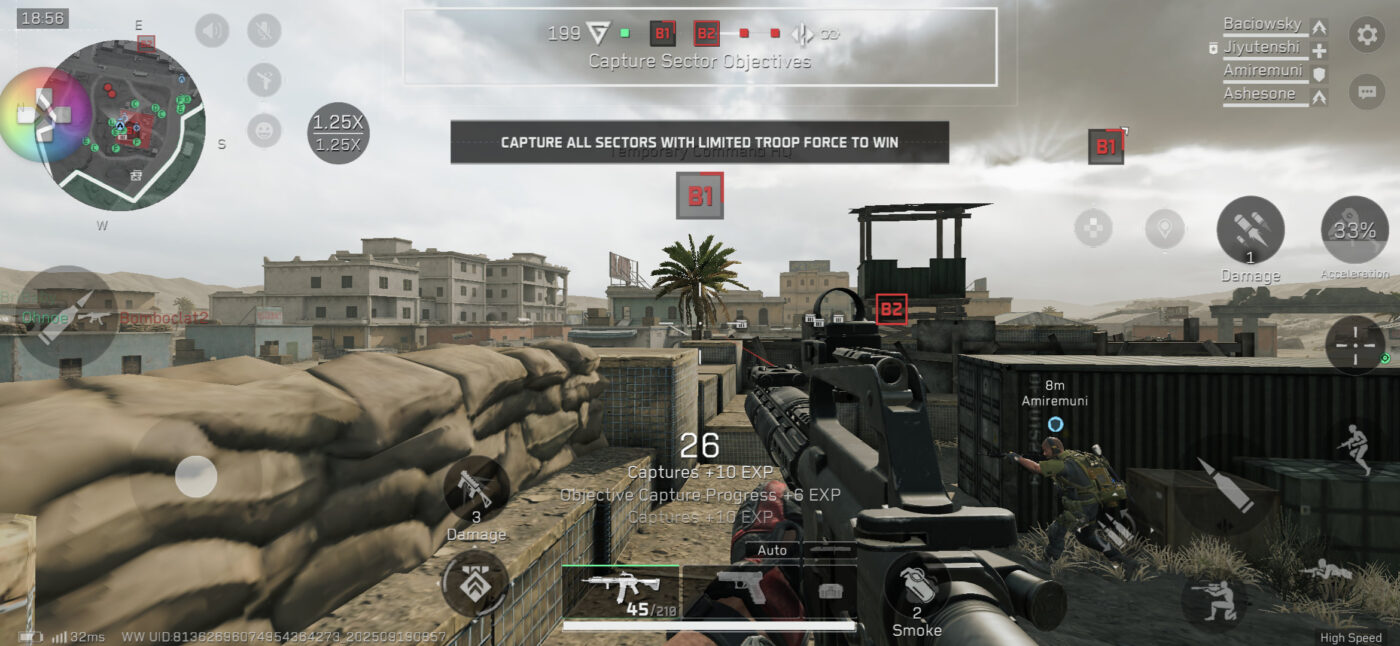Throw the Smoke grenade

click(x=917, y=597)
